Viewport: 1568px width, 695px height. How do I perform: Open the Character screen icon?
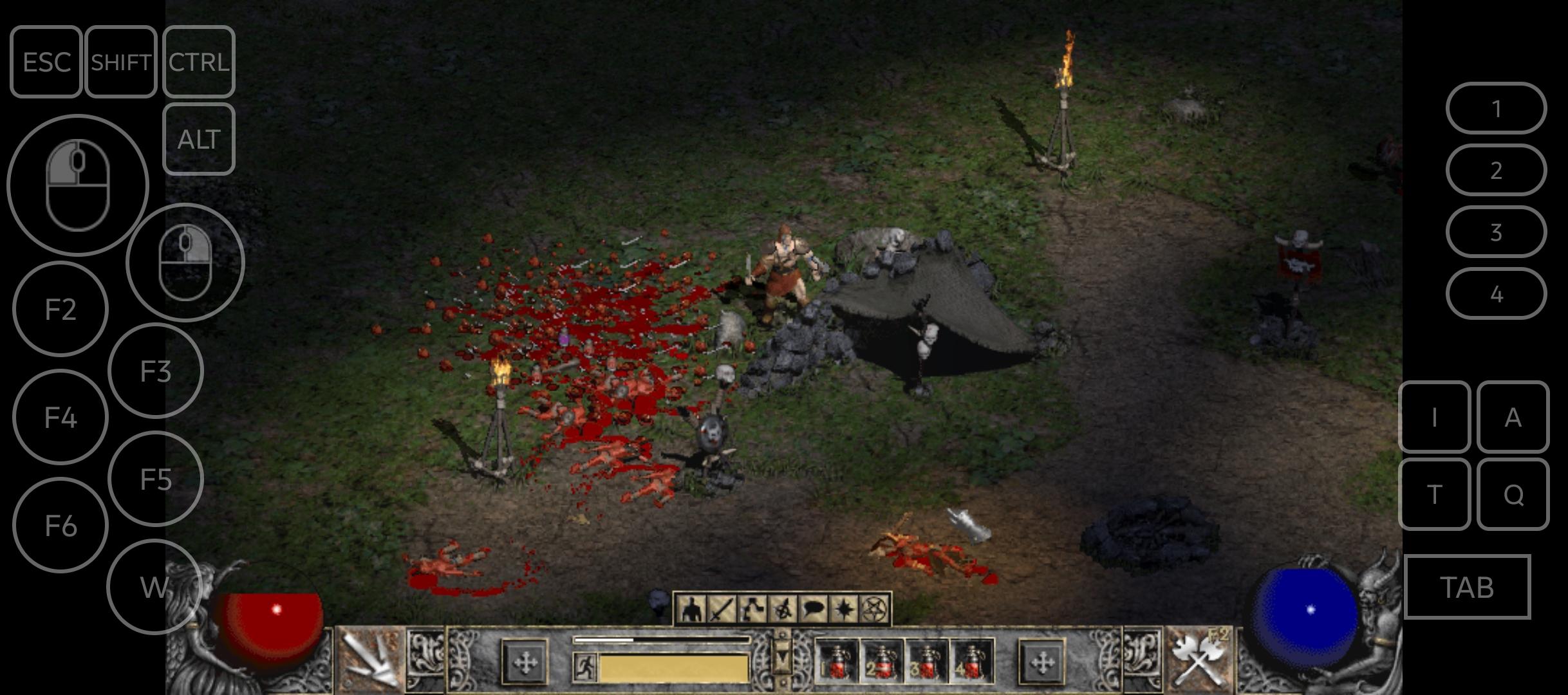click(x=693, y=609)
